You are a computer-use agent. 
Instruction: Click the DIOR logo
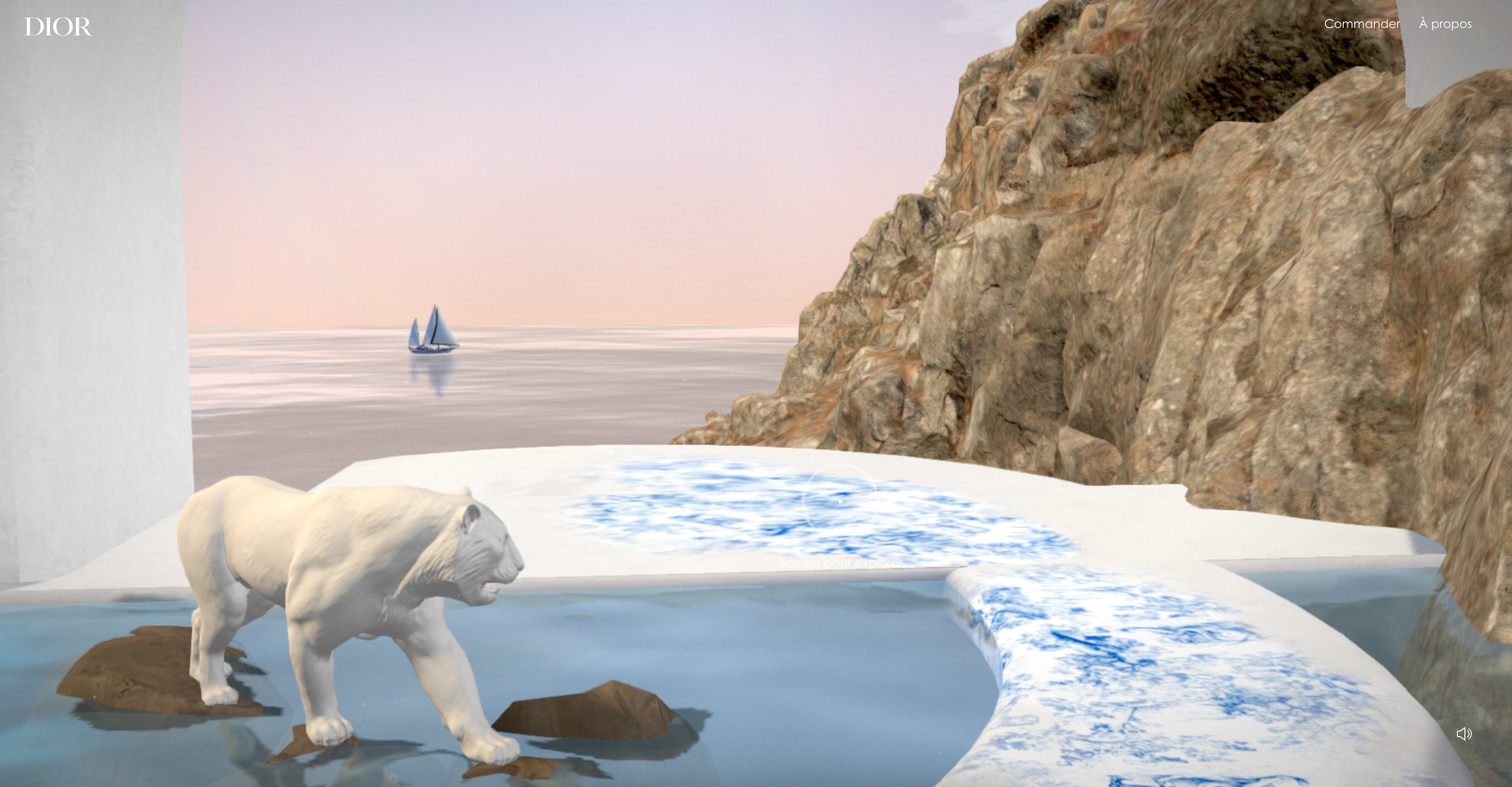(58, 27)
